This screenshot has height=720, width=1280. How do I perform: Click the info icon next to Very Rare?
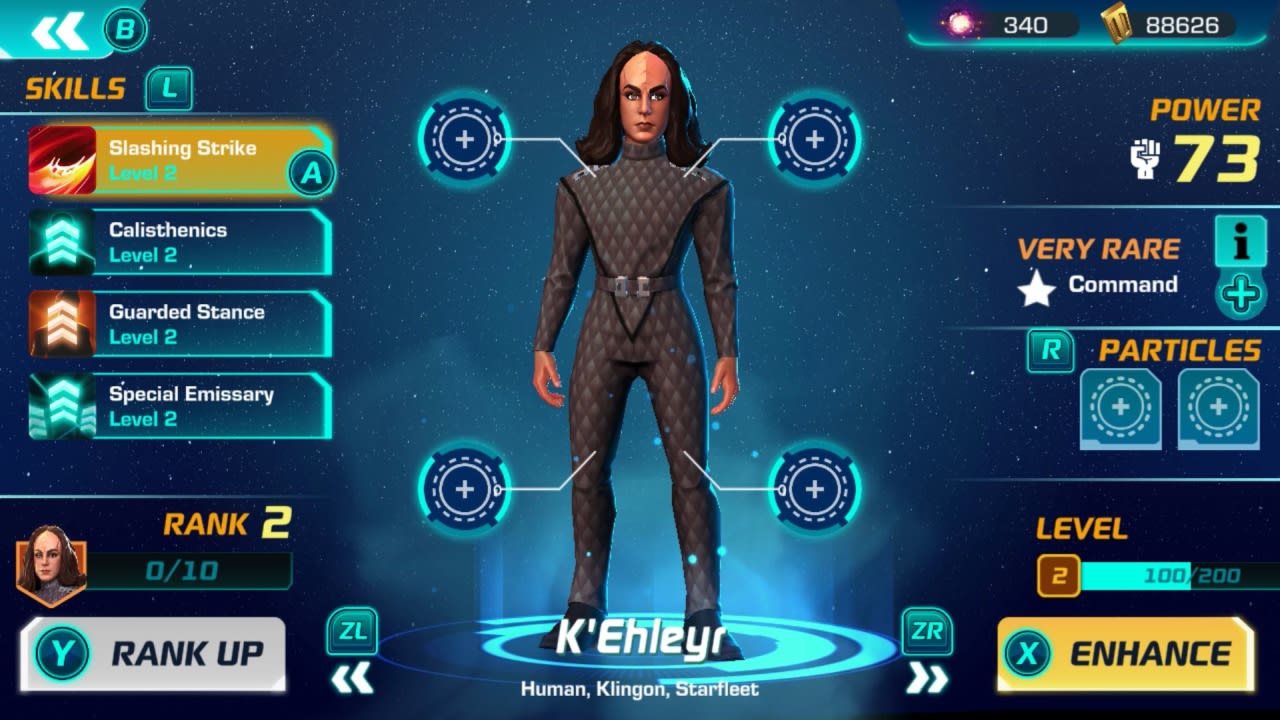1240,243
